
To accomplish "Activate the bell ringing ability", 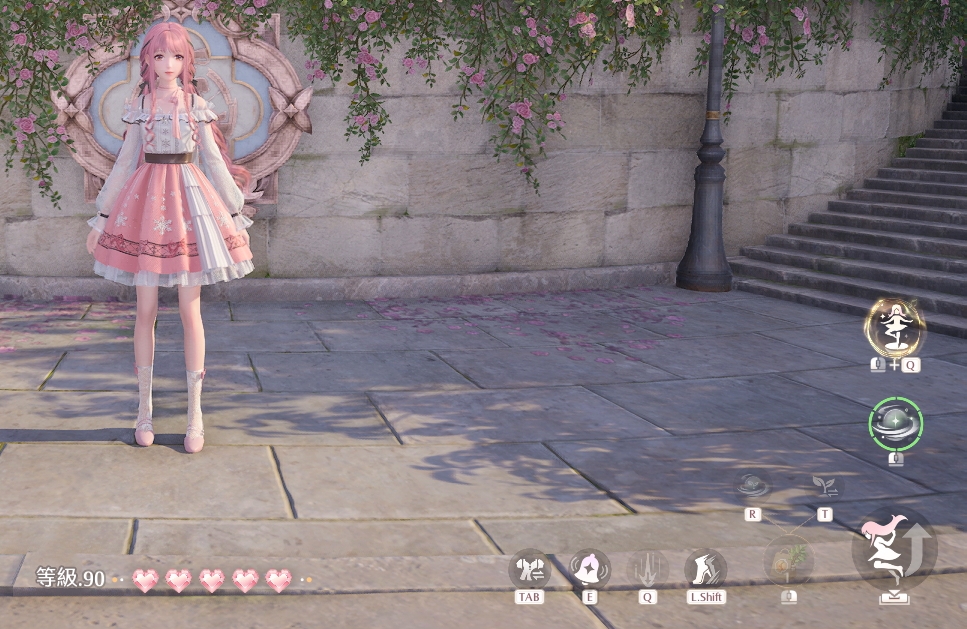I will tap(589, 568).
